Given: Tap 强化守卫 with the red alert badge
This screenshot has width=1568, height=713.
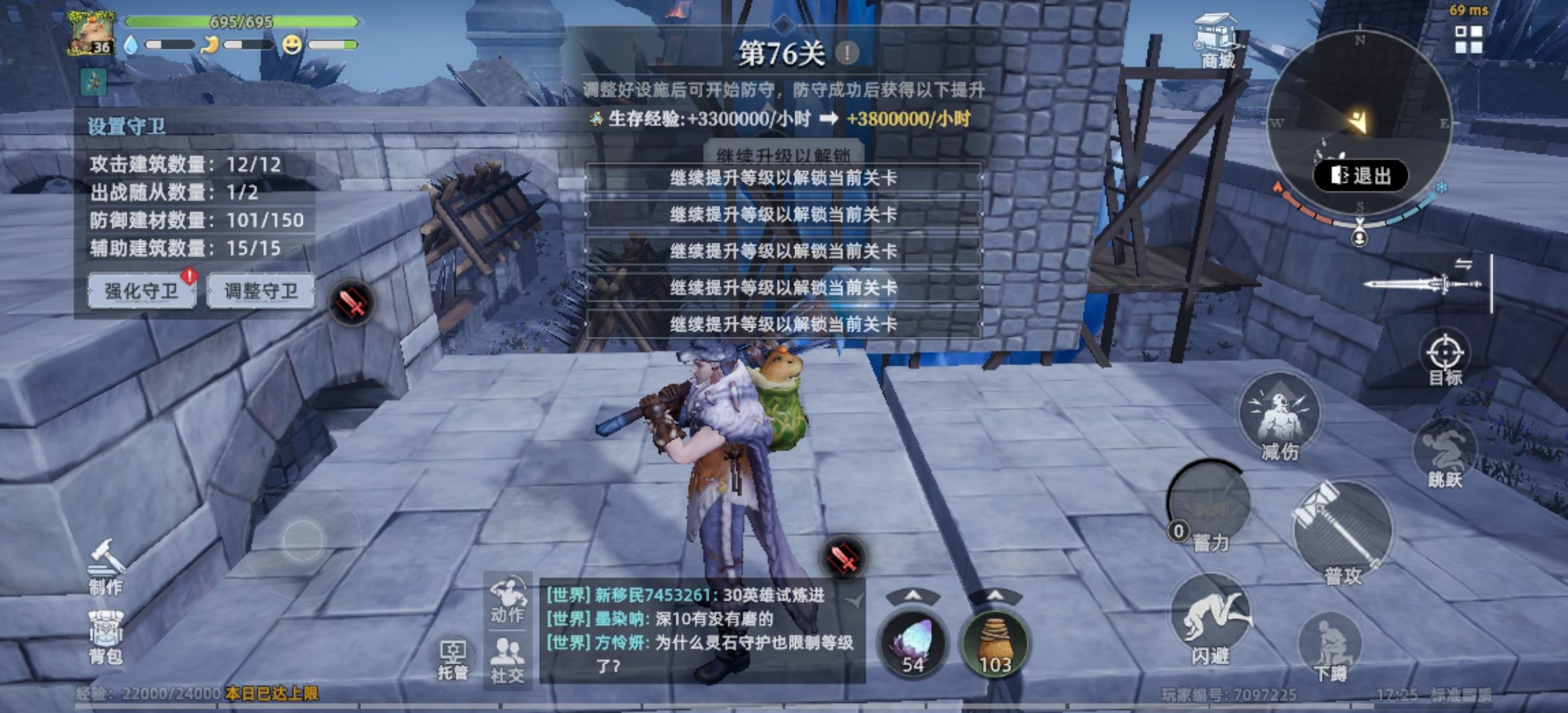Looking at the screenshot, I should 141,291.
